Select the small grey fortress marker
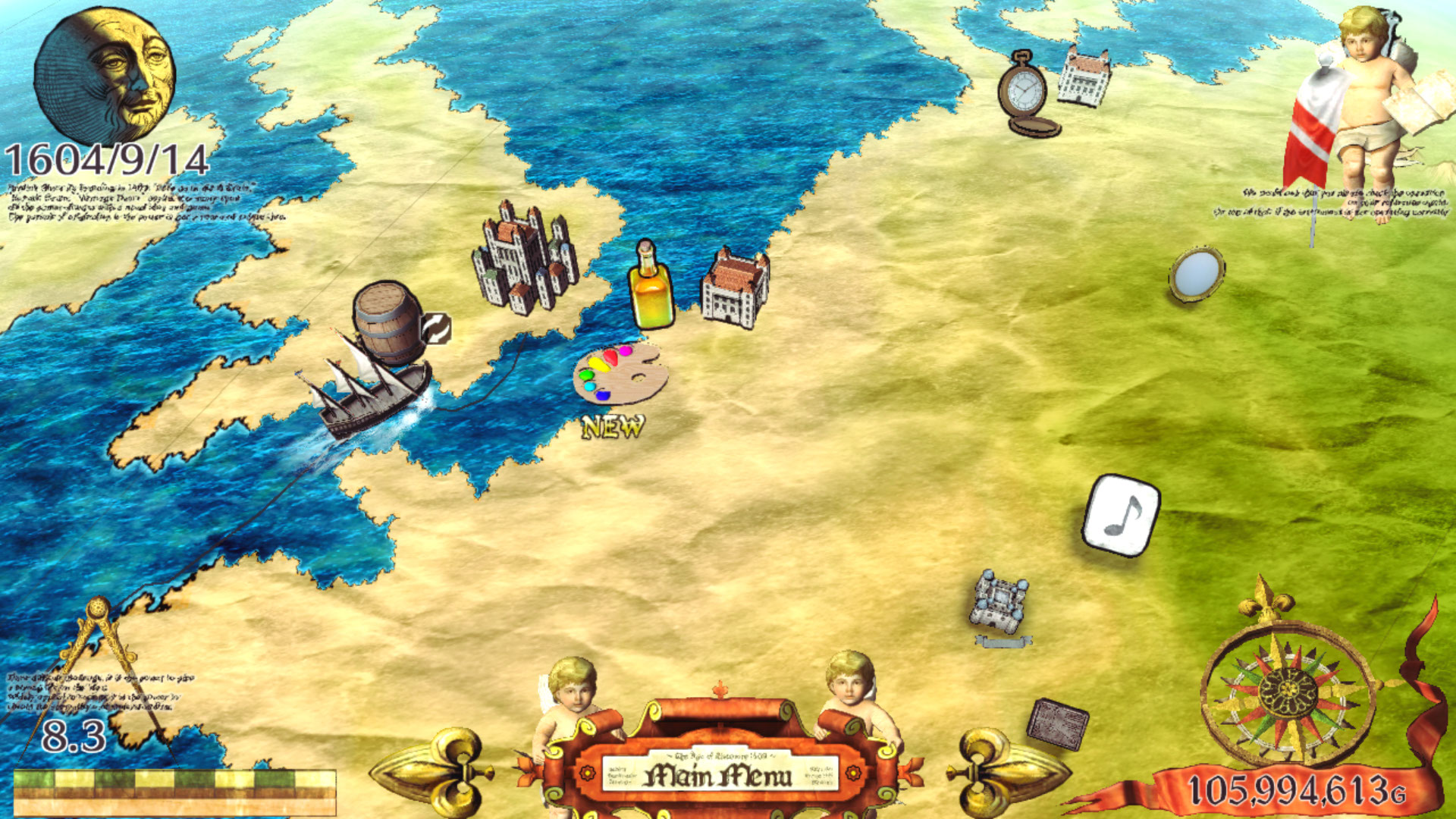The height and width of the screenshot is (819, 1456). click(x=1001, y=603)
